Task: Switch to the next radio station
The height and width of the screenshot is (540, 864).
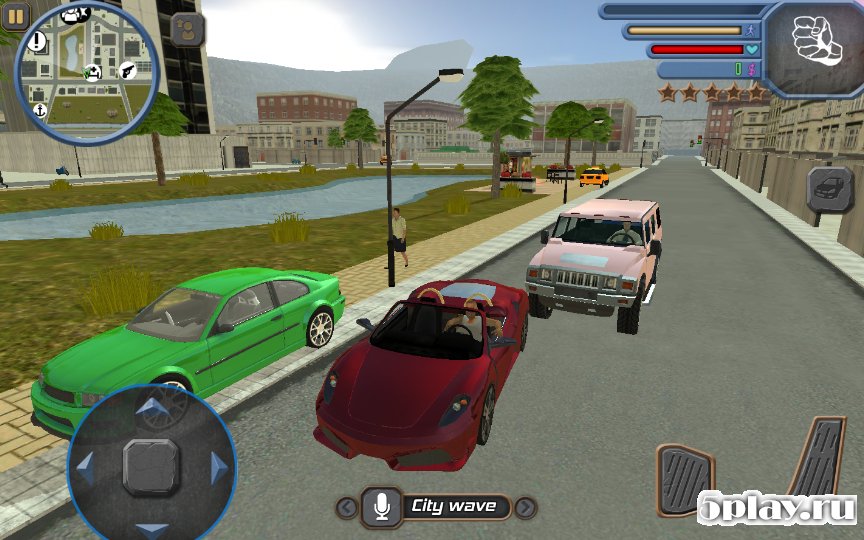Action: point(525,507)
